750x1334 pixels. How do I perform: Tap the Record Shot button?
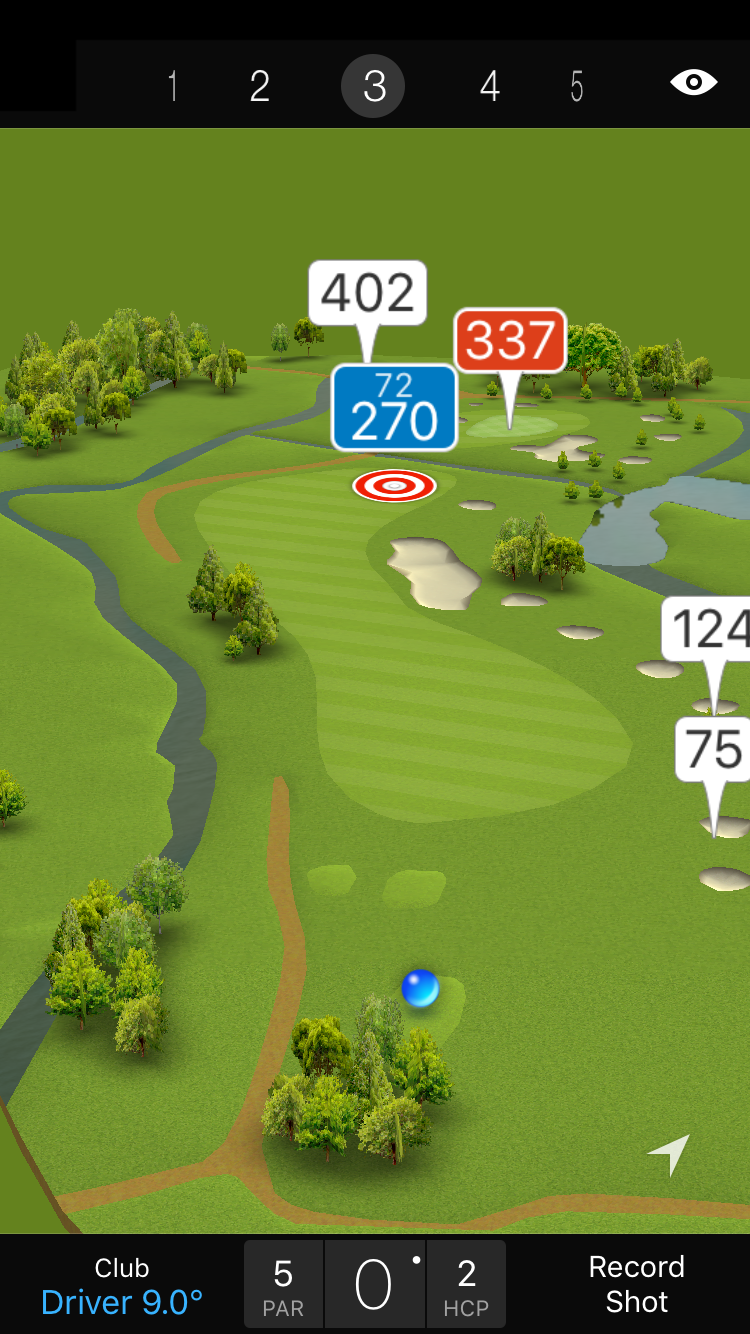[636, 1284]
